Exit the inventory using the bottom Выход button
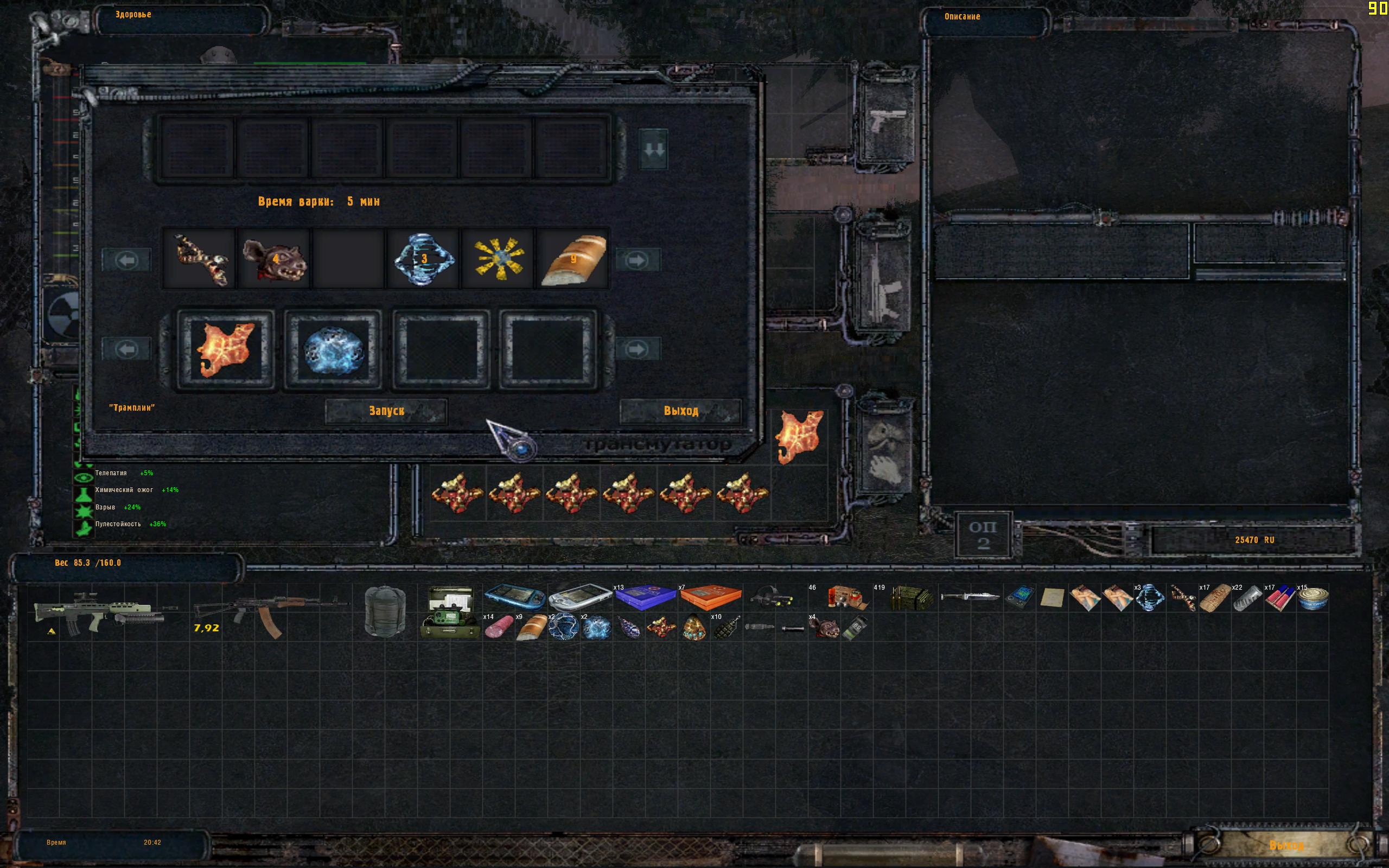 point(1287,845)
